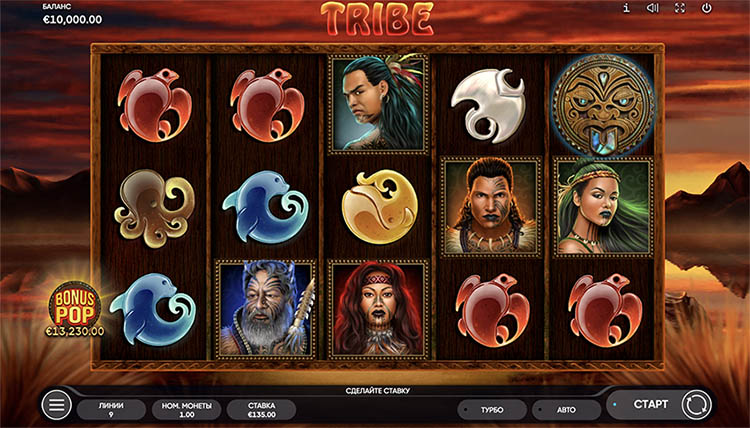Toggle the sound speaker icon
Viewport: 750px width, 428px height.
tap(652, 9)
